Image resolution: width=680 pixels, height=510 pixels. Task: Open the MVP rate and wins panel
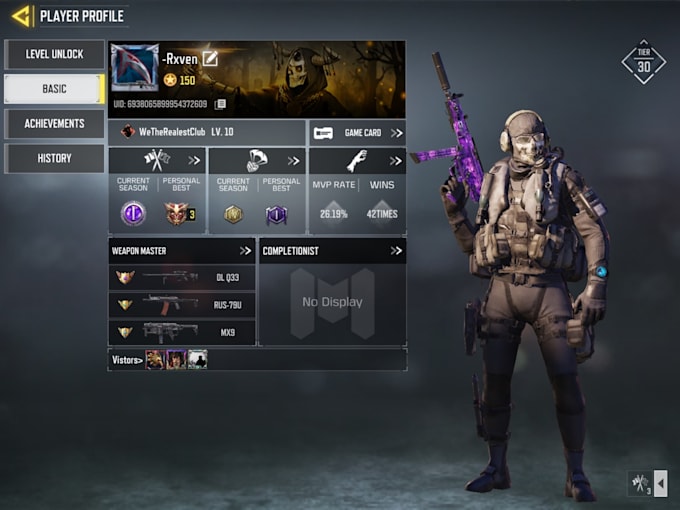tap(397, 160)
